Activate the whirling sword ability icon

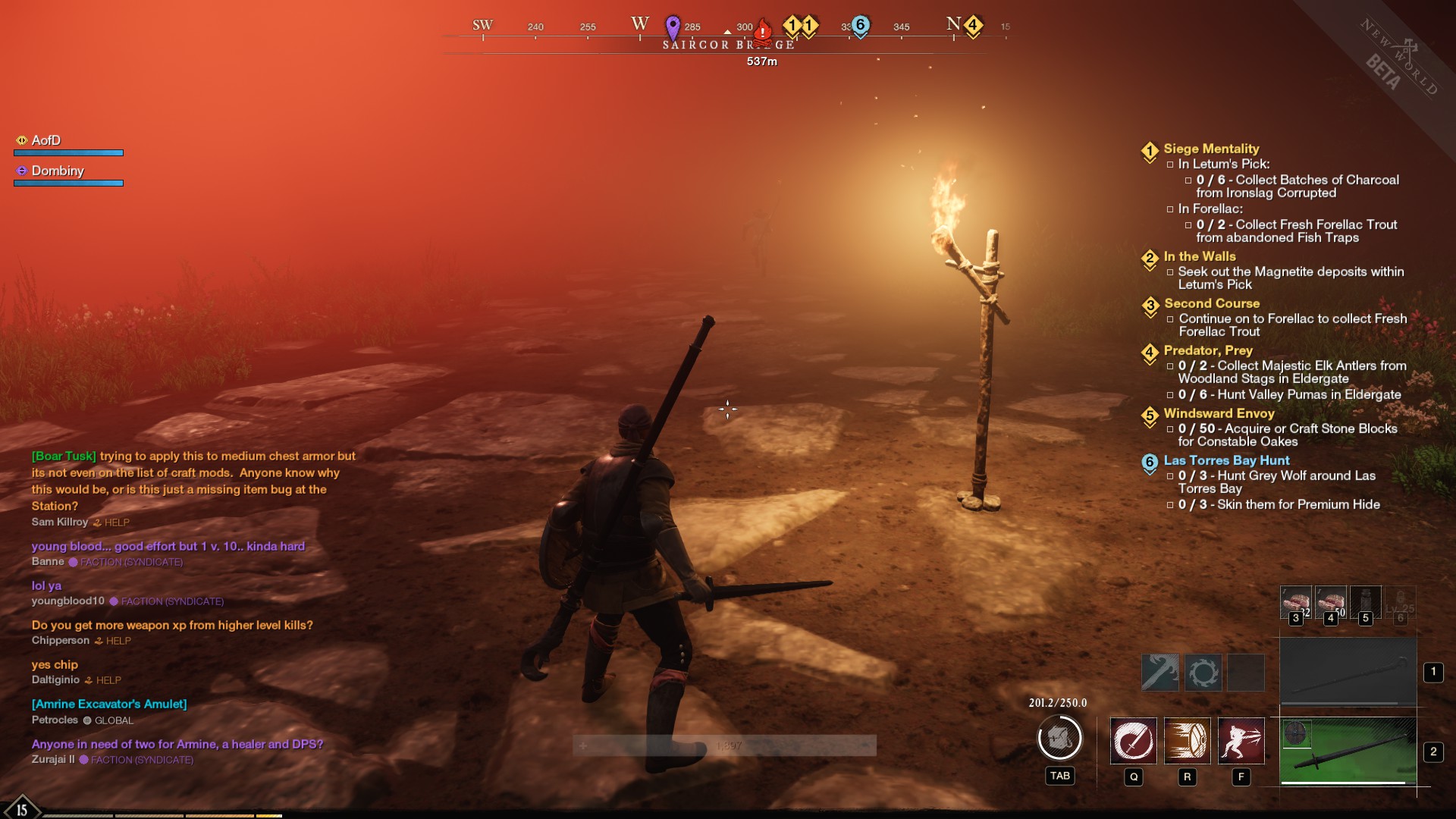(x=1134, y=741)
